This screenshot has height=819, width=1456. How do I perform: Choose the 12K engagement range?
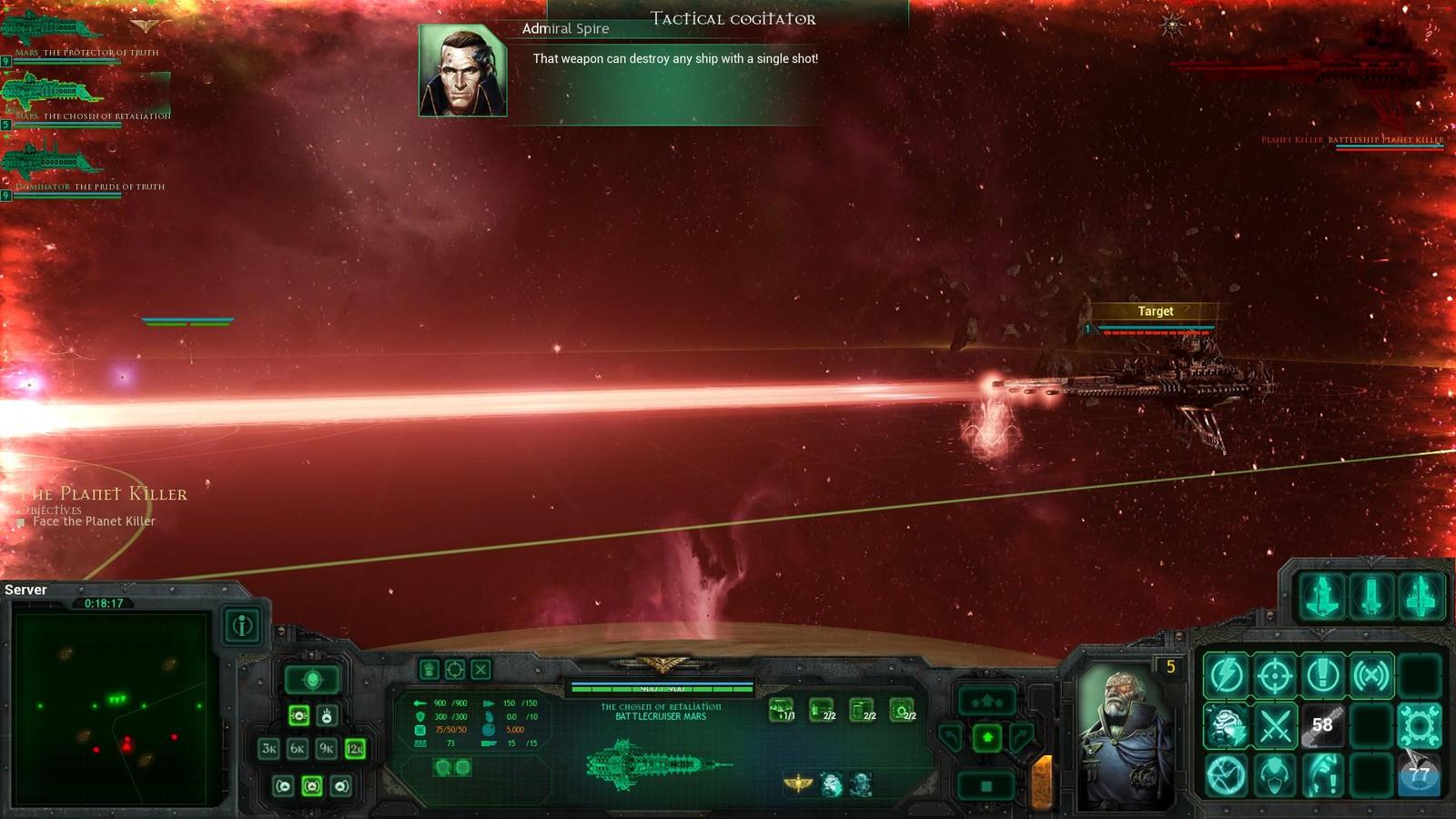[356, 749]
